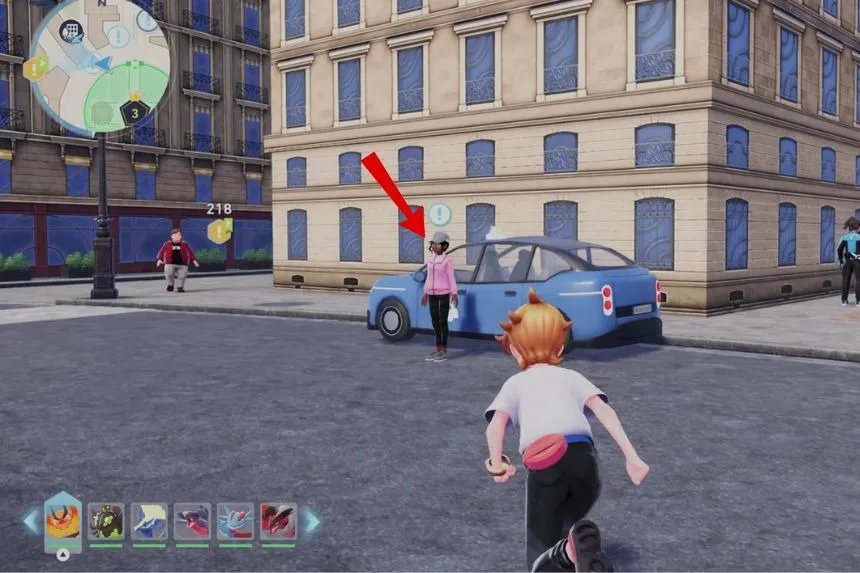Select the Wild Zone 3 marker on minimap

point(134,110)
